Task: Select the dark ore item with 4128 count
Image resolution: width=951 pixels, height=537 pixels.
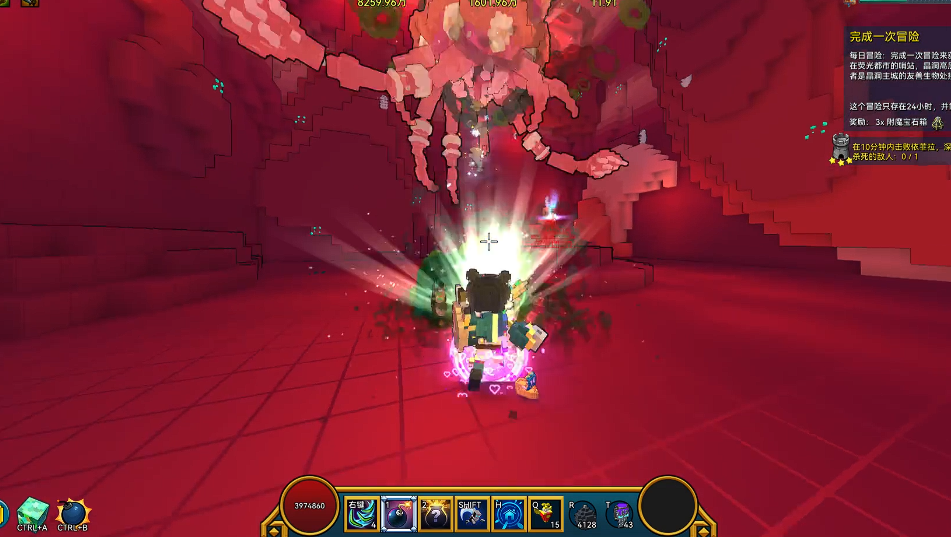Action: (x=583, y=514)
